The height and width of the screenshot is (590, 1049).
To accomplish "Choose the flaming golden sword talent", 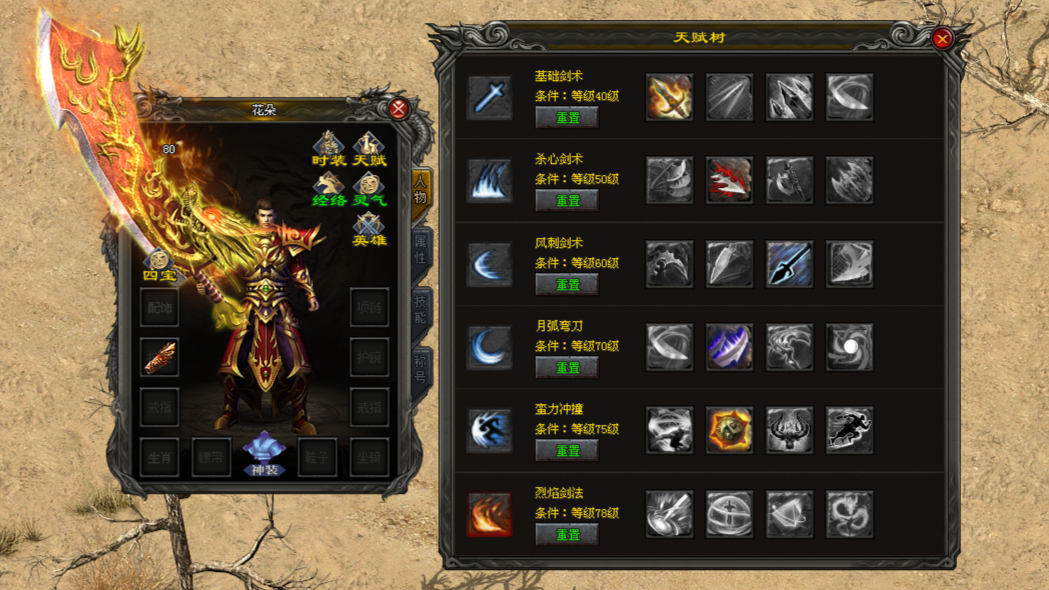I will pyautogui.click(x=669, y=97).
